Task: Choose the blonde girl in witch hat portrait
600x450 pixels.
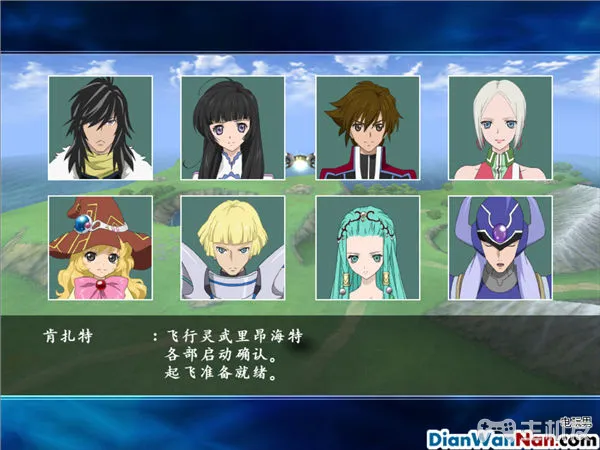Action: (100, 248)
